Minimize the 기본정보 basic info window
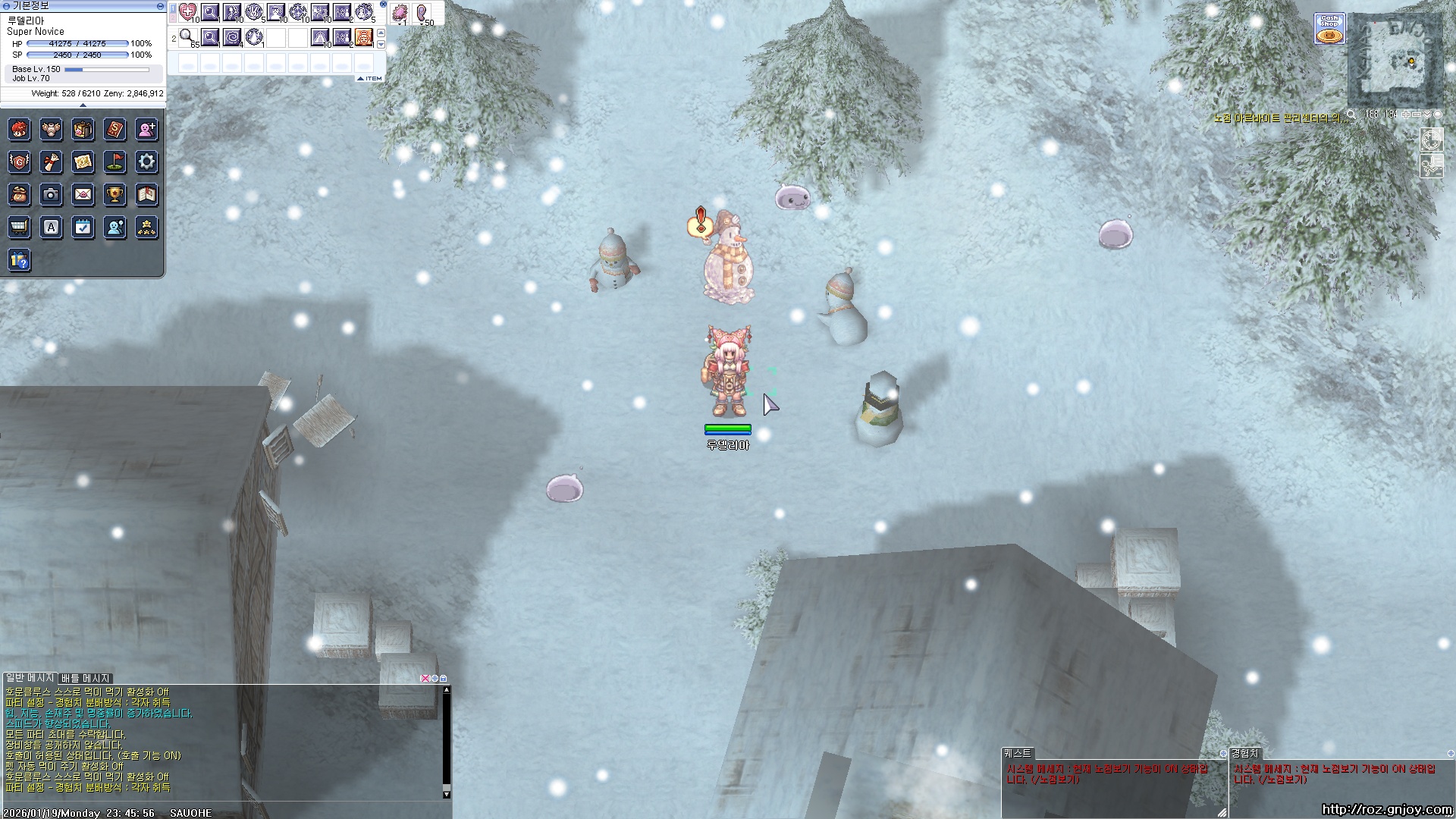Screen dimensions: 1456x819 (x=159, y=5)
